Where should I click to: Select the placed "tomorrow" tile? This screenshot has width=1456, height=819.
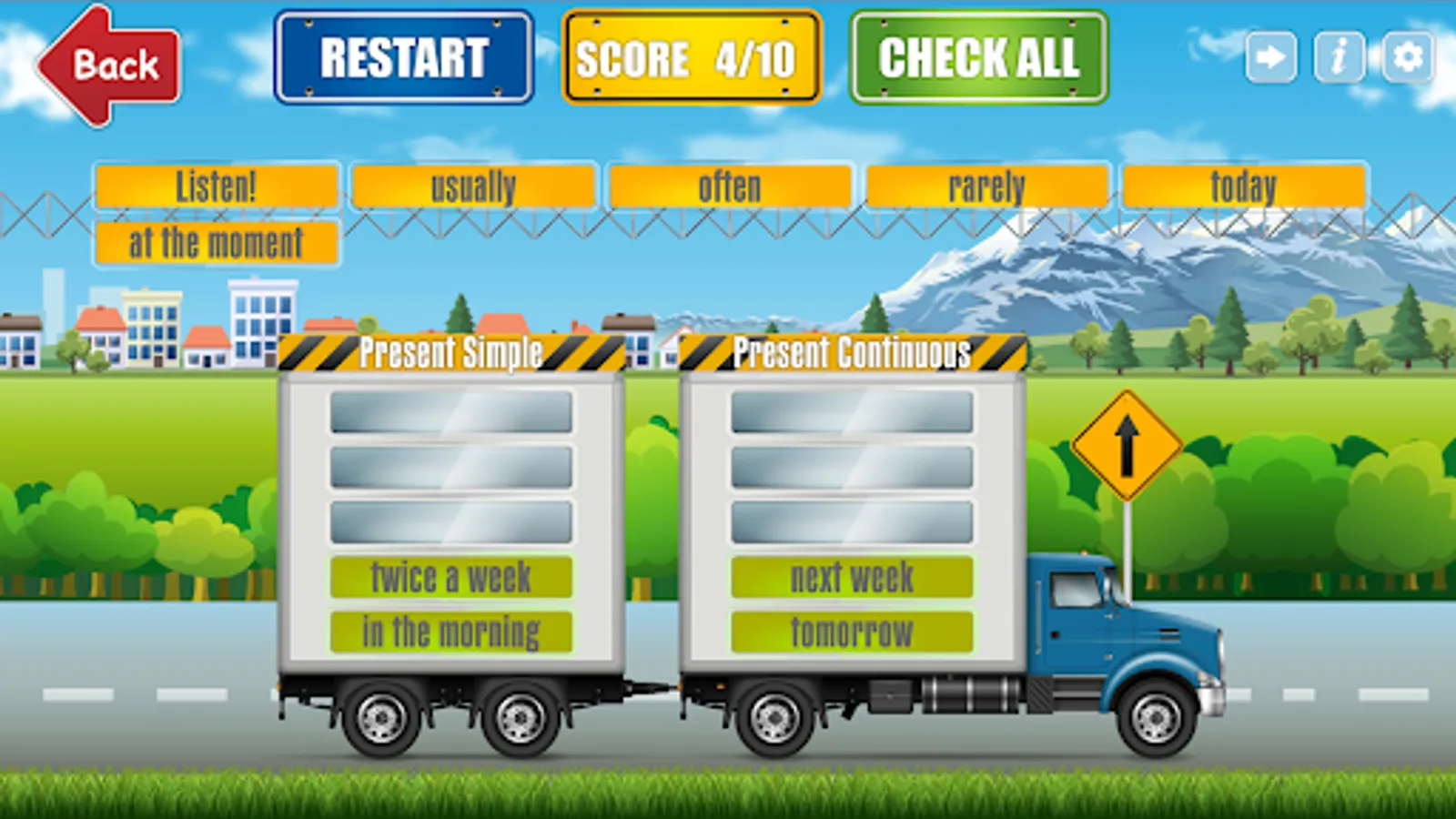852,632
